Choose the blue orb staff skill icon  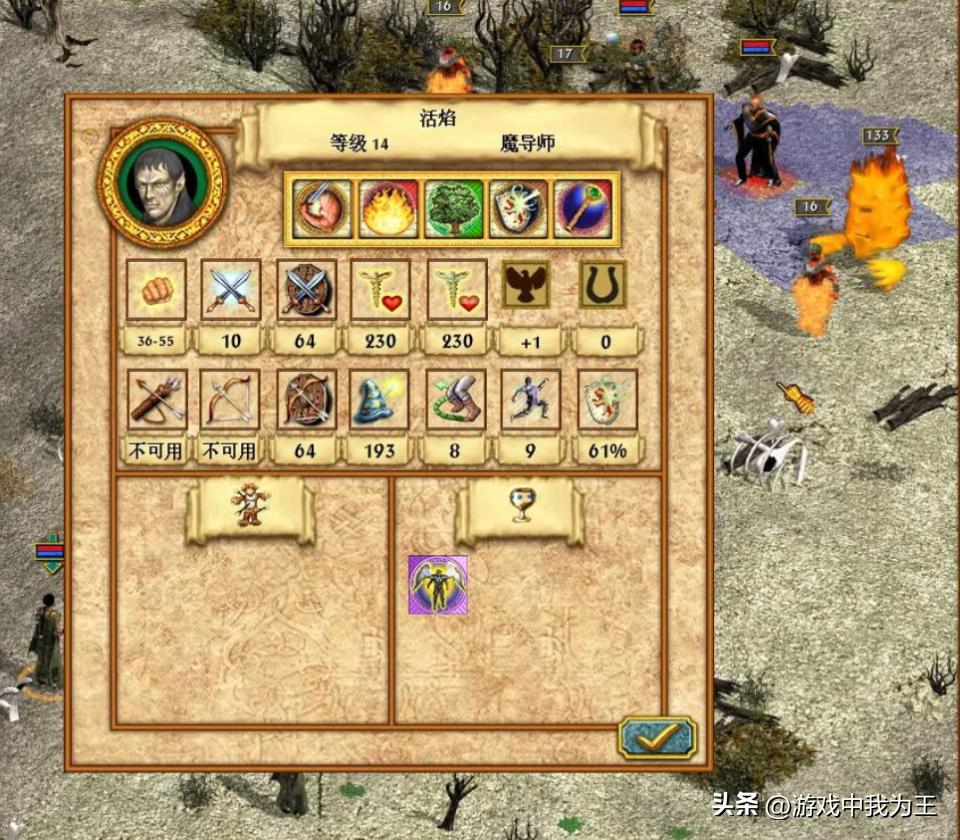[583, 209]
